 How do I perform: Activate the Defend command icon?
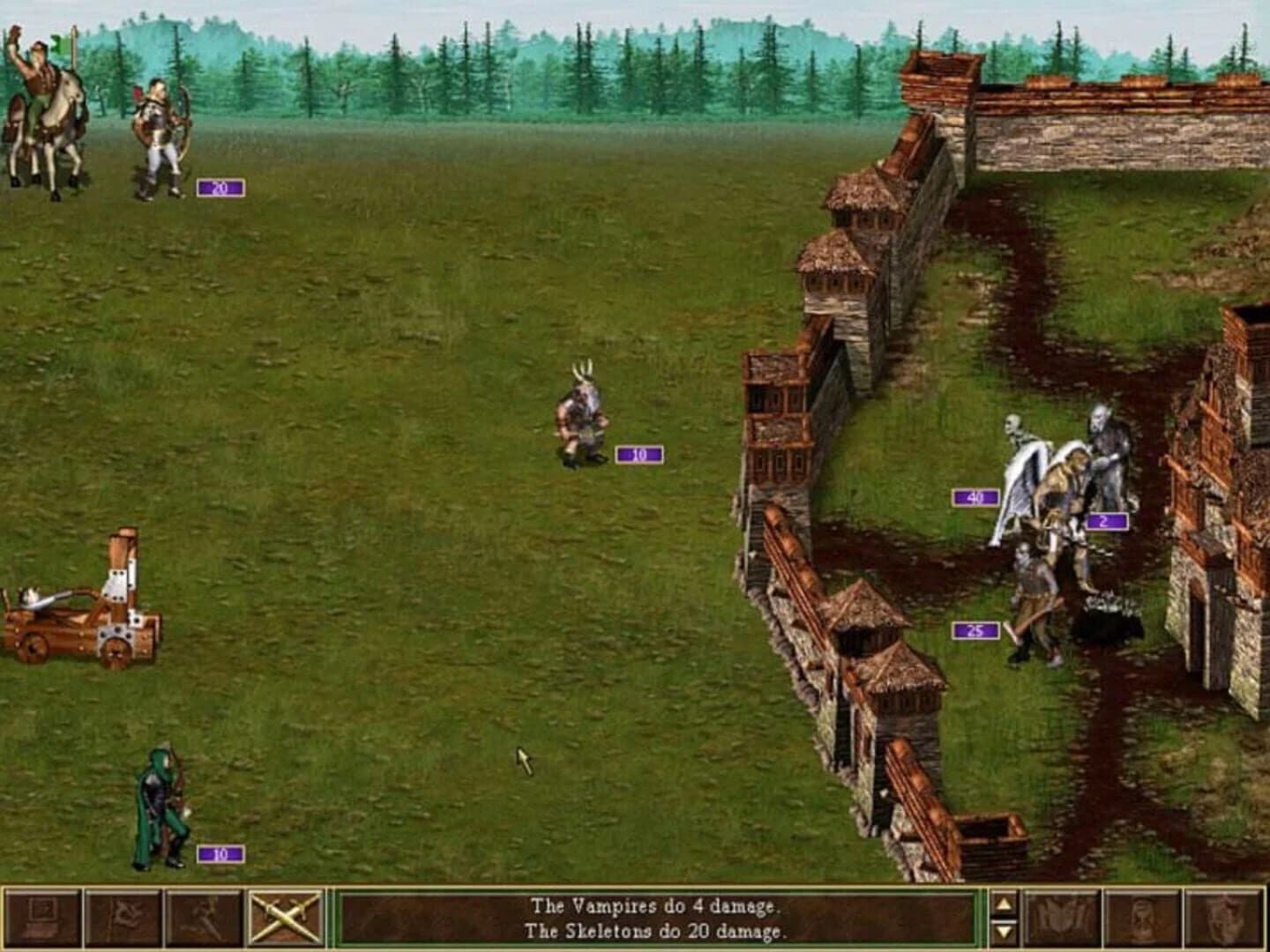point(1219,921)
